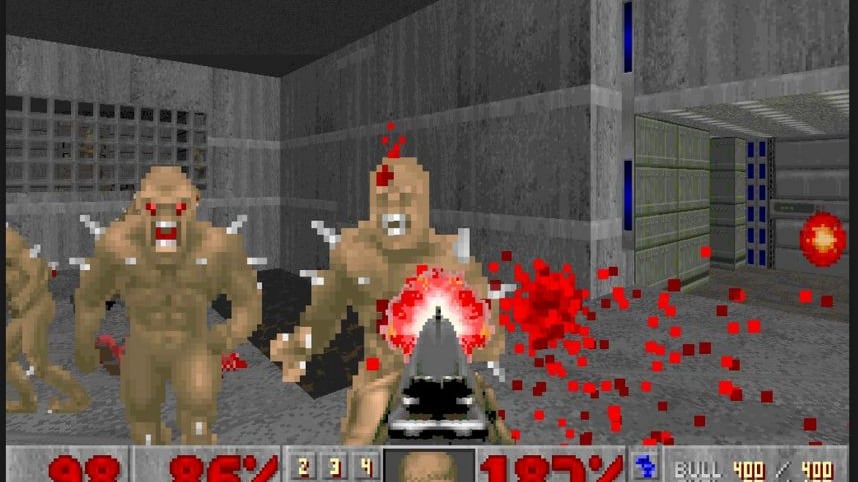Select weapon slot number 3
The height and width of the screenshot is (482, 858).
point(335,467)
